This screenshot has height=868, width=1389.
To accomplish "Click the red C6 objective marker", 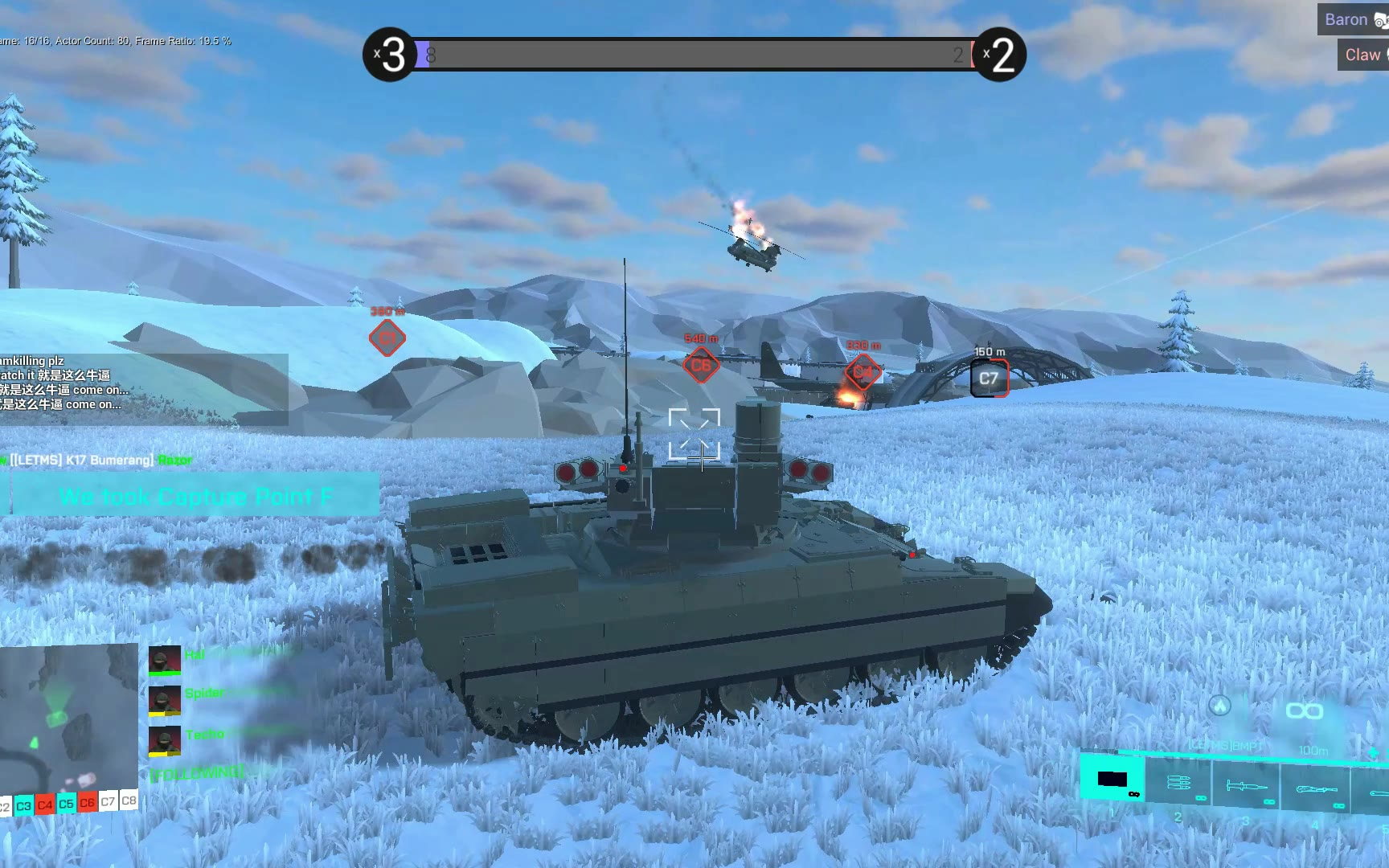I will (701, 366).
